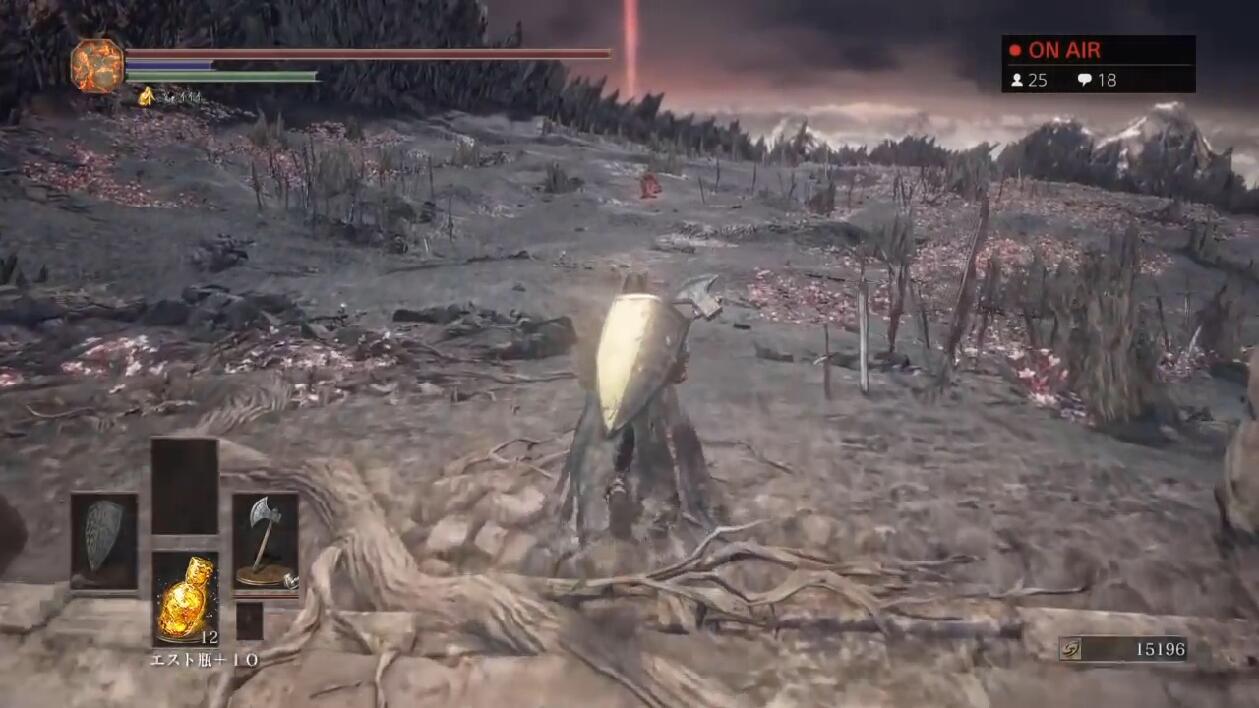
Task: Select the left-hand shield slot
Action: [104, 540]
